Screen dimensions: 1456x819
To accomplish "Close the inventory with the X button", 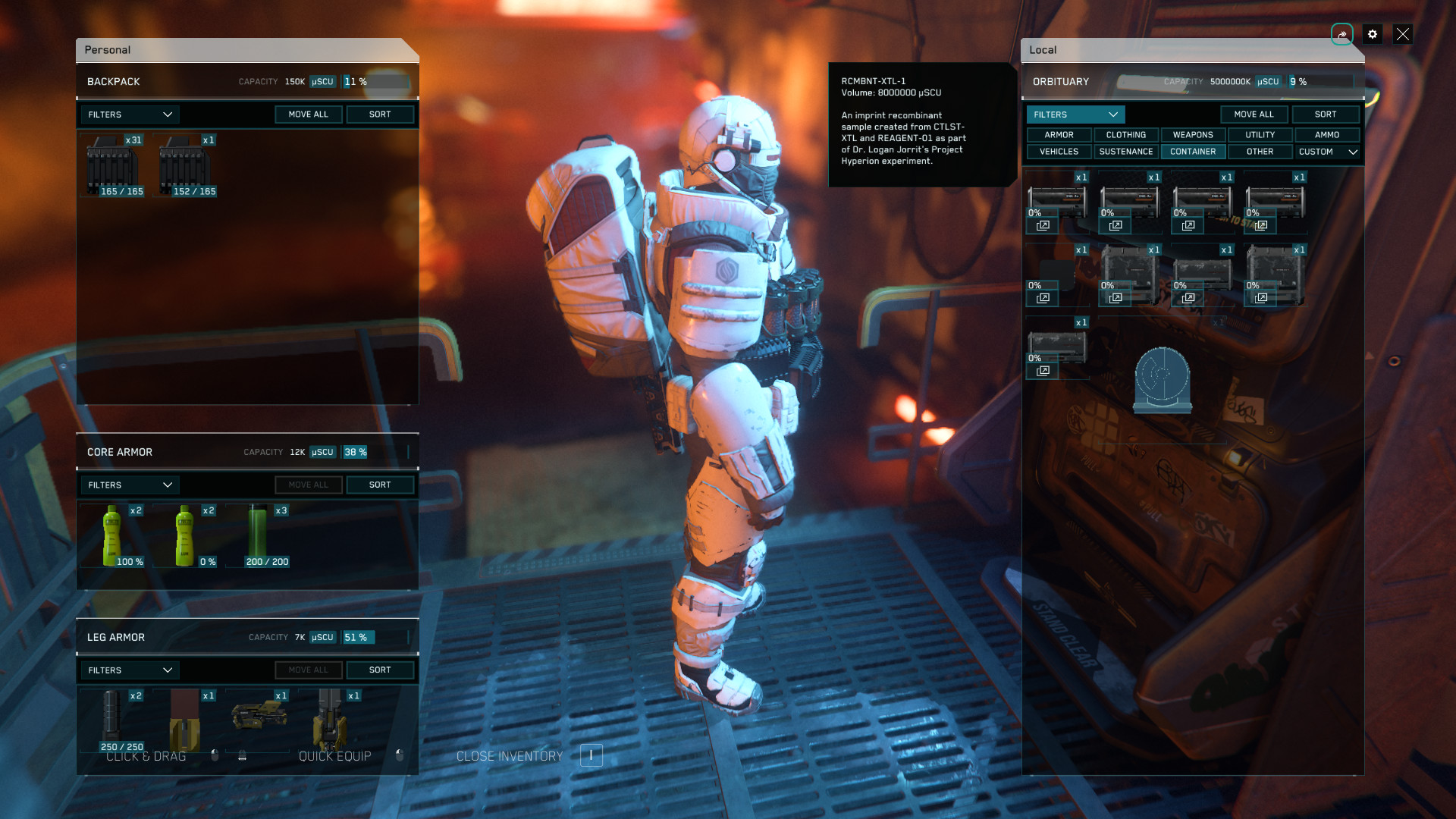I will point(1402,34).
